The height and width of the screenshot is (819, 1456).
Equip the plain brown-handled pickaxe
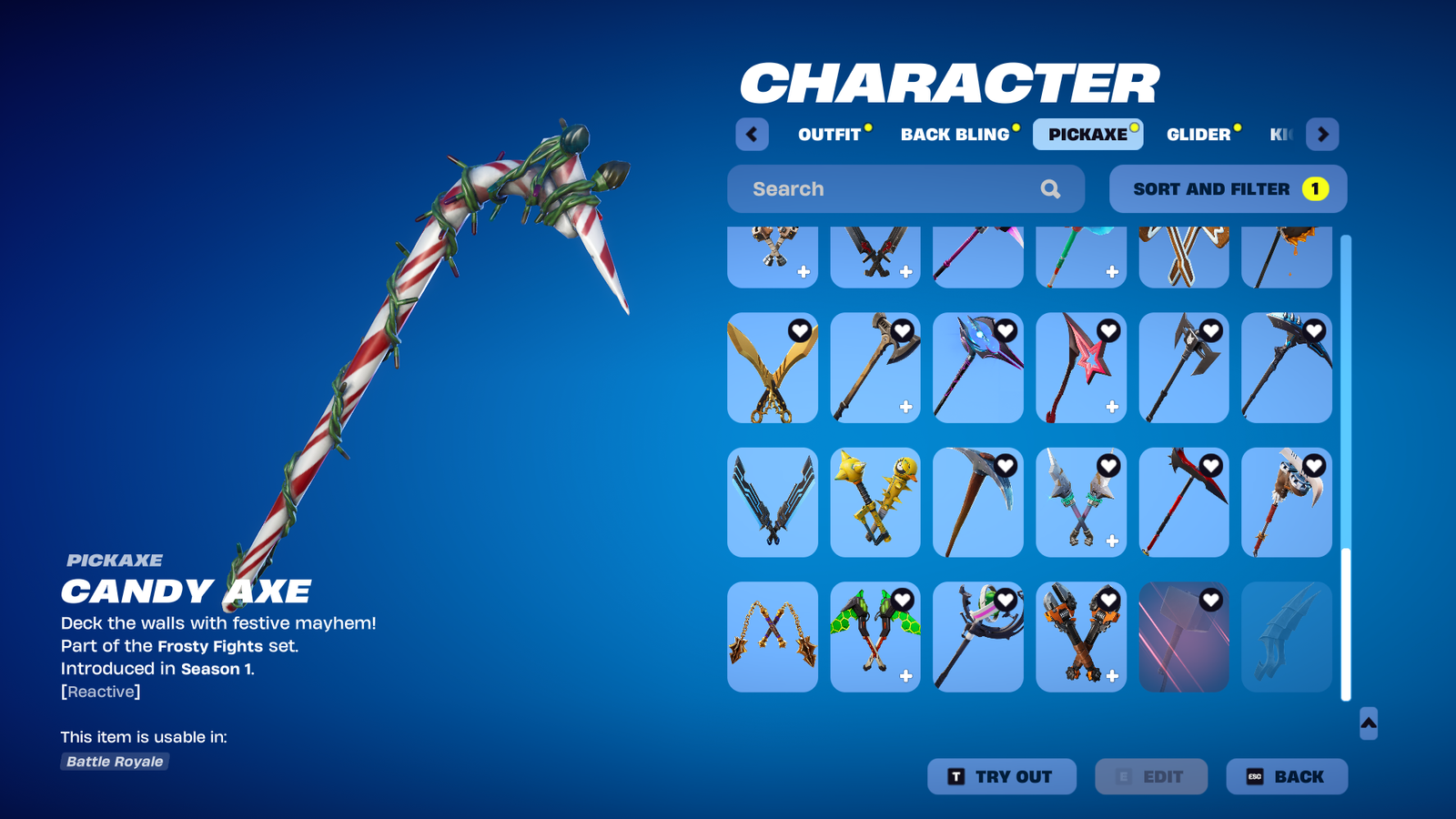(978, 502)
